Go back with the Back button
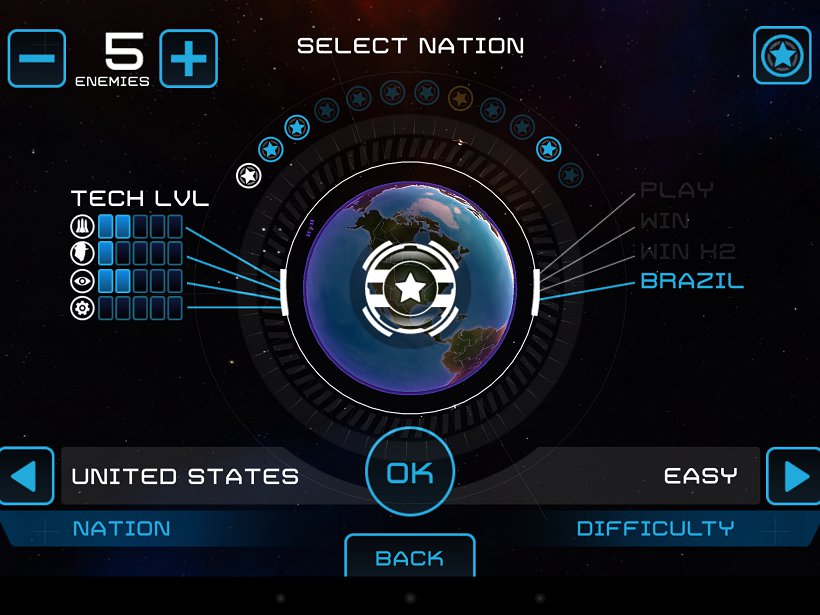820x615 pixels. click(x=410, y=557)
